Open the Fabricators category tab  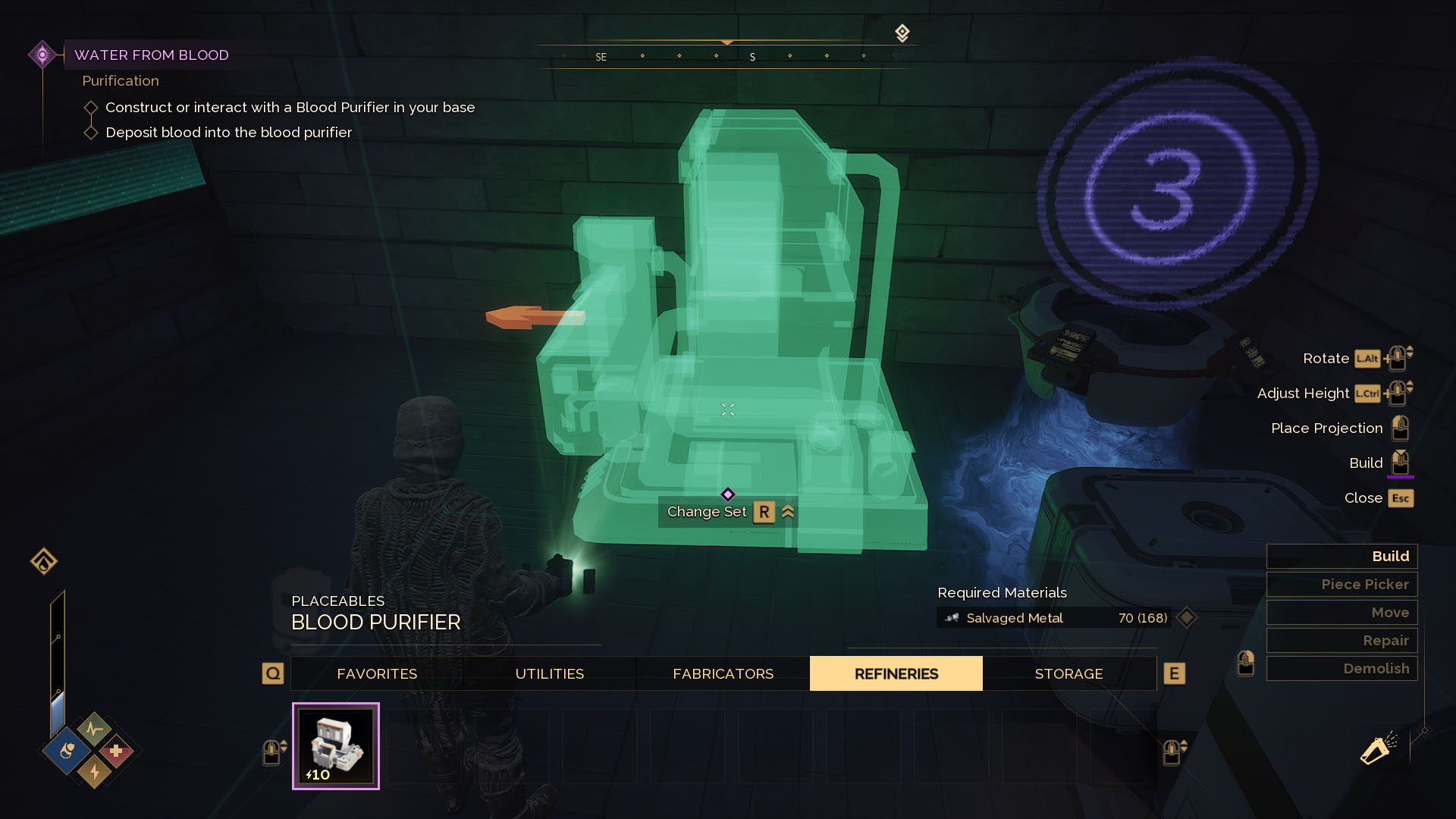pyautogui.click(x=722, y=673)
